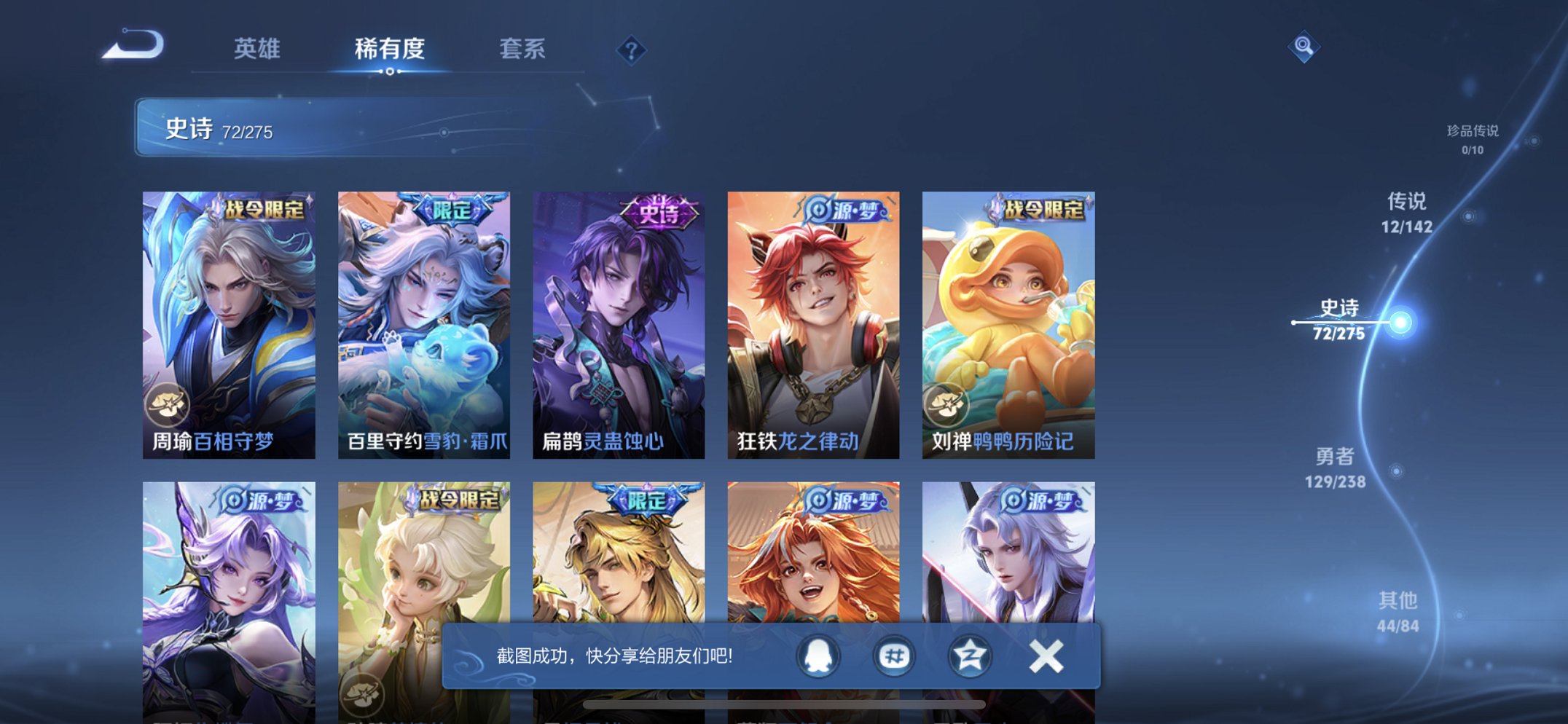Screen dimensions: 1568x724
Task: Open the help question mark icon beside the tabs
Action: point(632,49)
